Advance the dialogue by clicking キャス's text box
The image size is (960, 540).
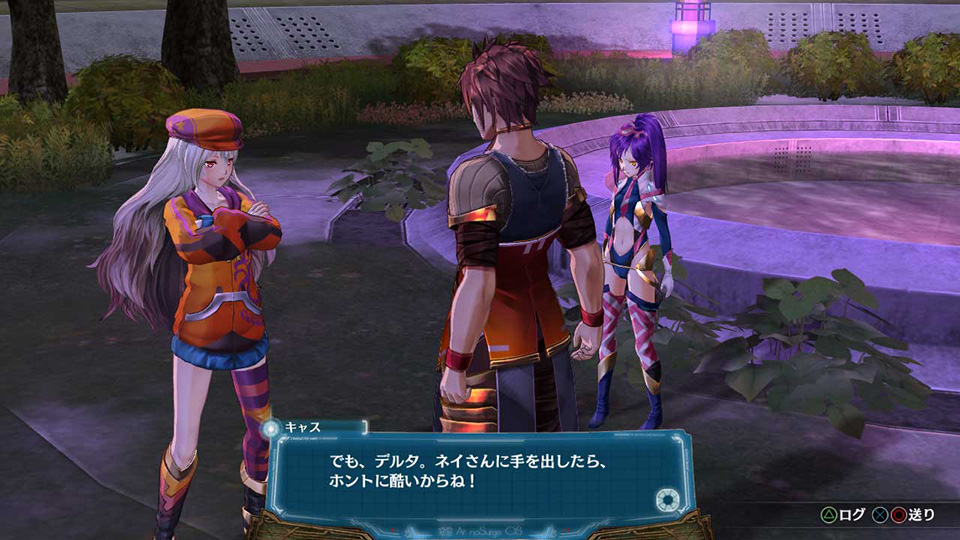[480, 476]
